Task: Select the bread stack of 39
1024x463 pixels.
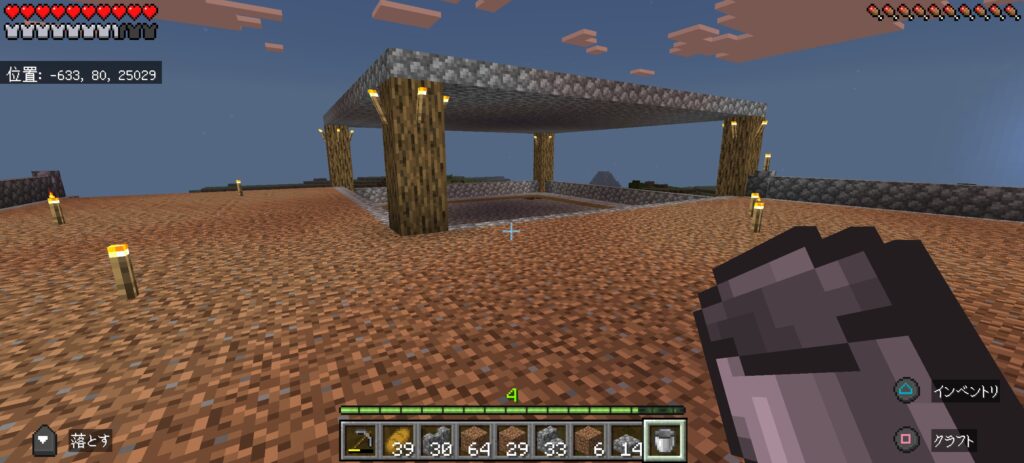Action: [398, 440]
